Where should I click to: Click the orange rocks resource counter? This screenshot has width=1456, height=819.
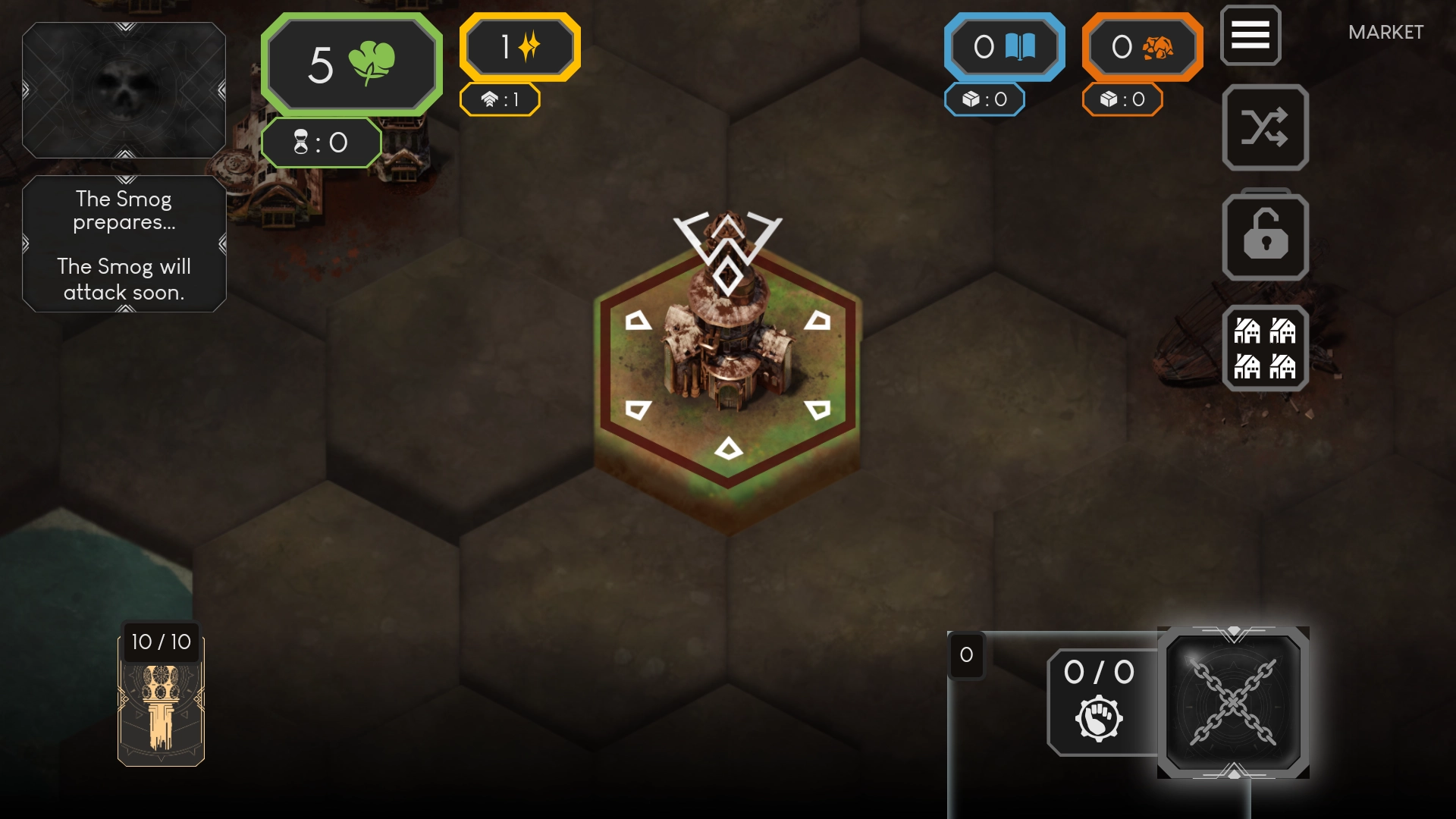coord(1142,47)
